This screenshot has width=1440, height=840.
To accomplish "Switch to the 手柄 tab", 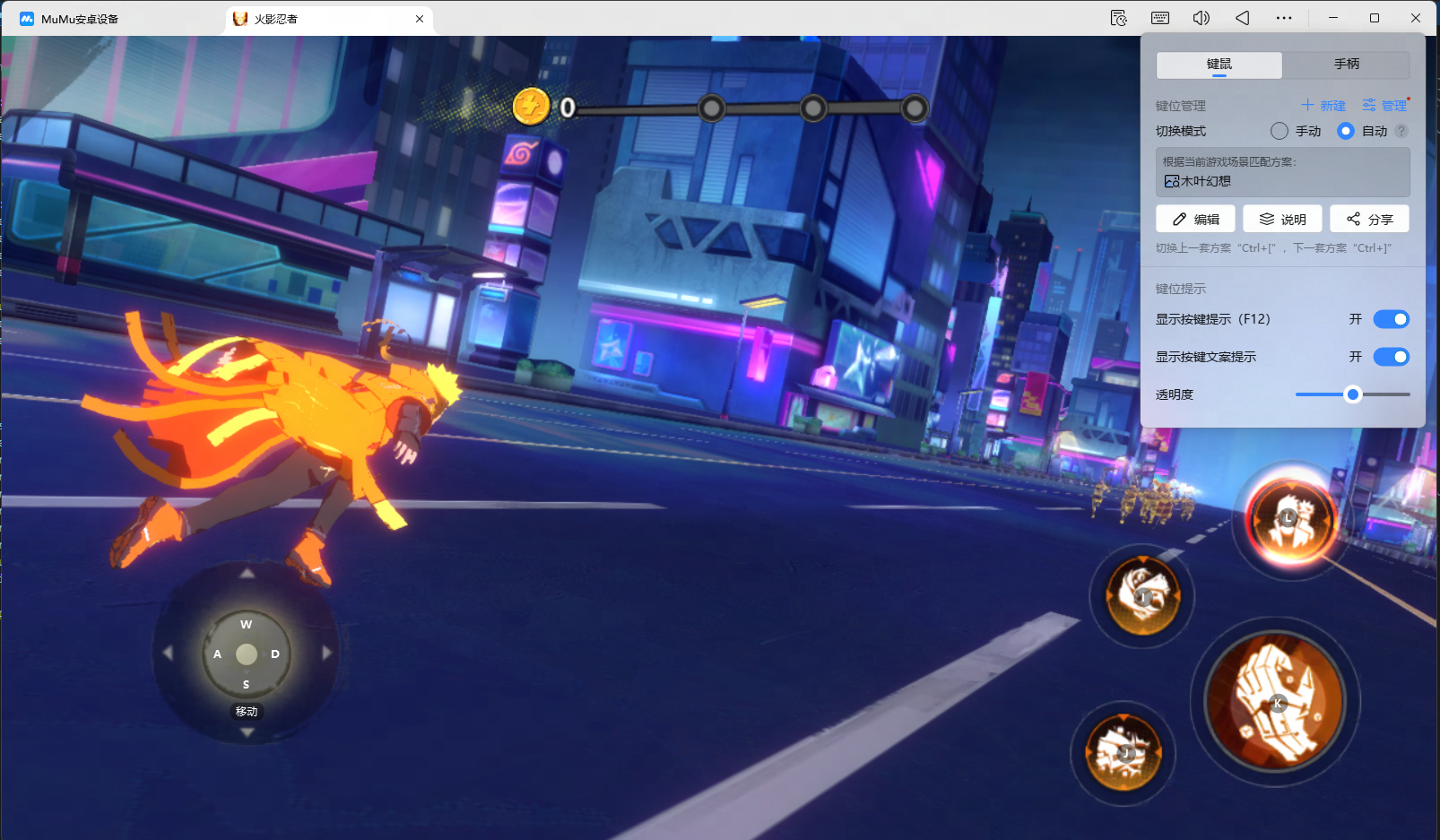I will (x=1346, y=65).
